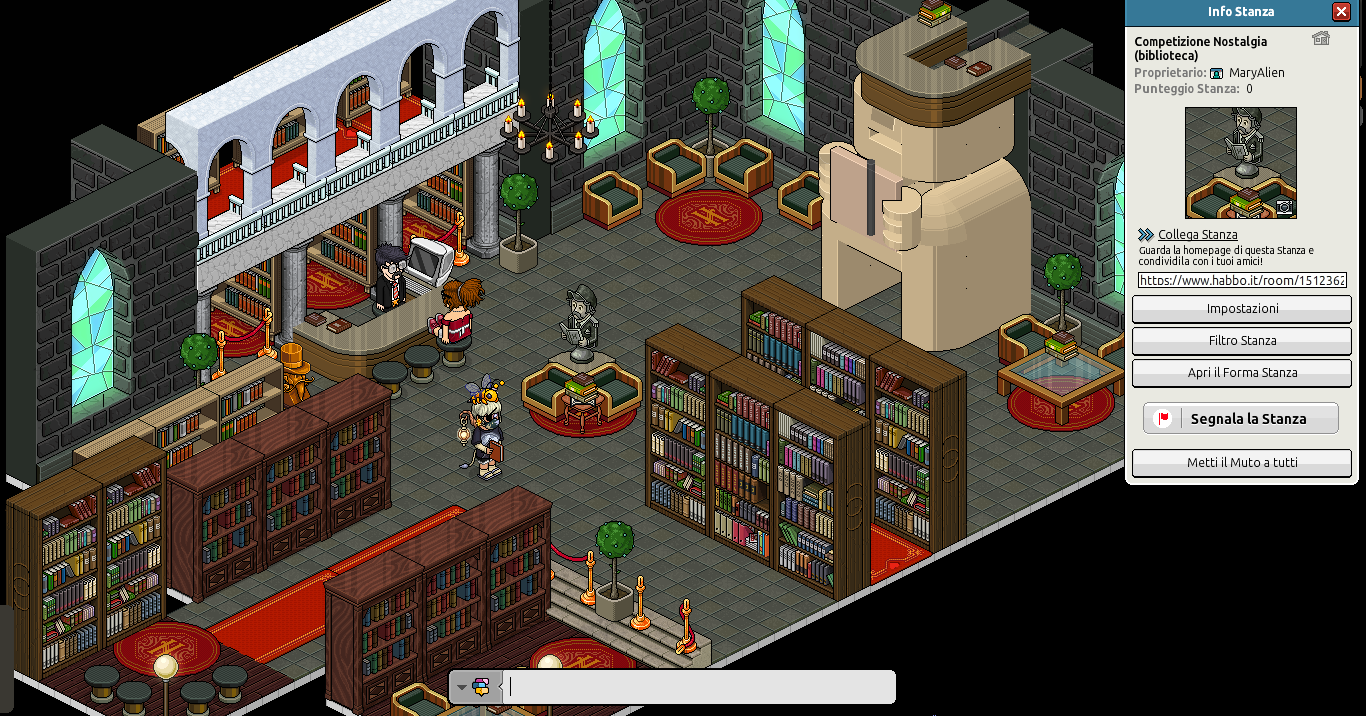Open the Impostazioni room settings

1242,309
